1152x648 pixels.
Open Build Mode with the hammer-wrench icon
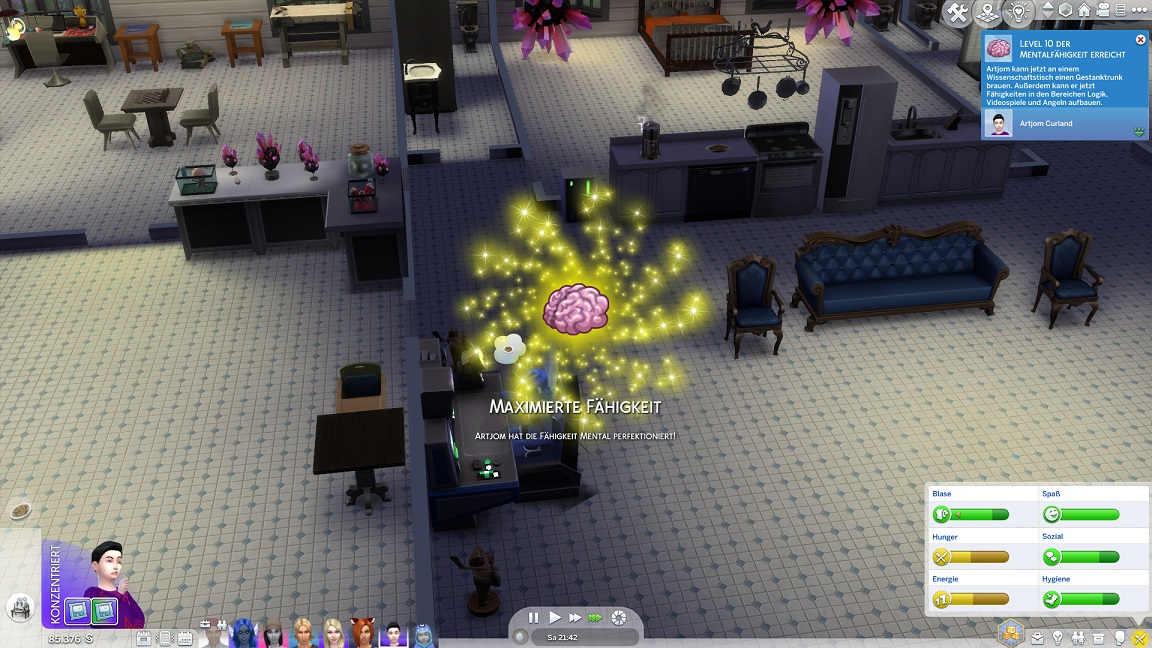coord(958,13)
